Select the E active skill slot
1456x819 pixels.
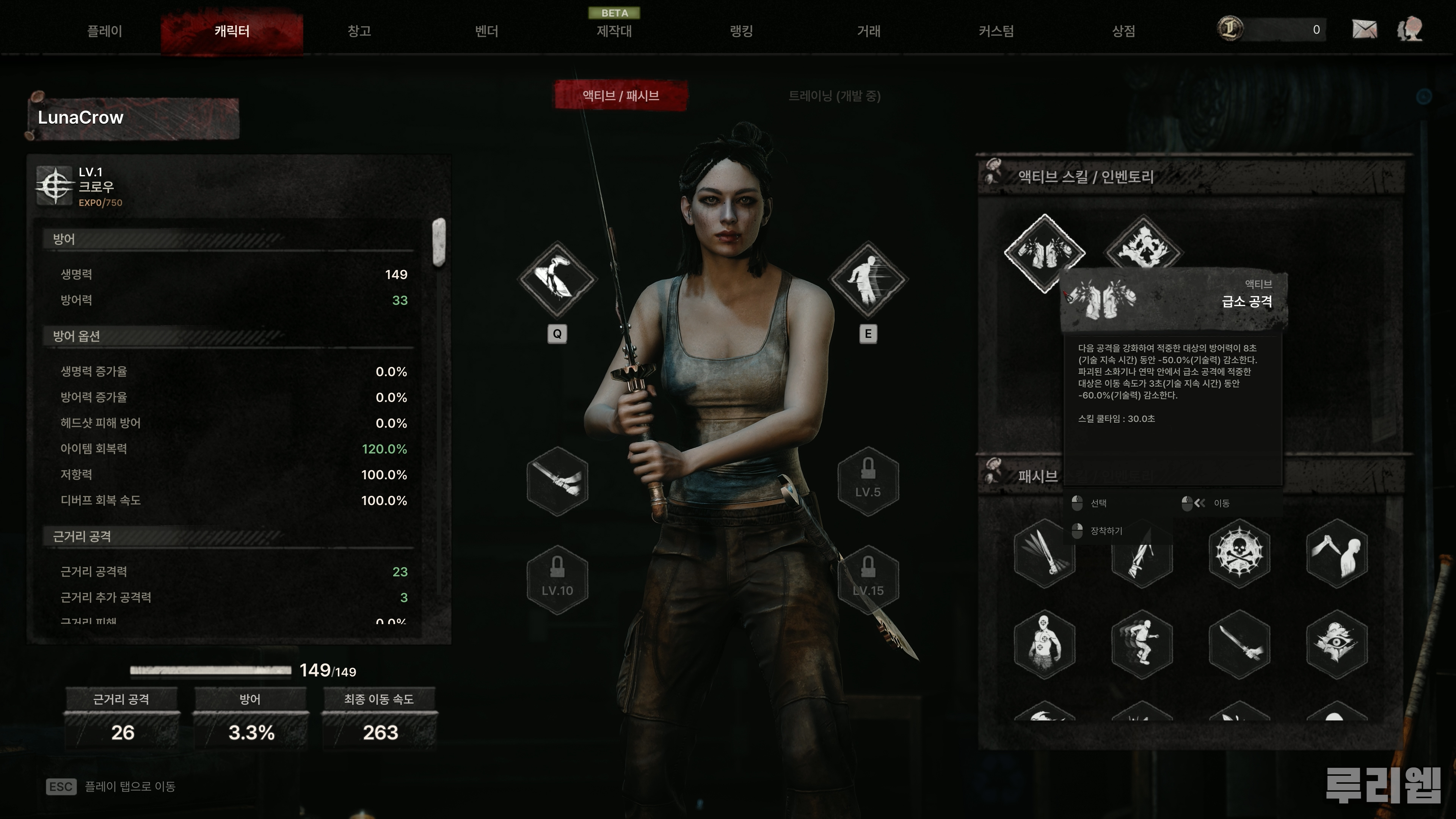[868, 279]
